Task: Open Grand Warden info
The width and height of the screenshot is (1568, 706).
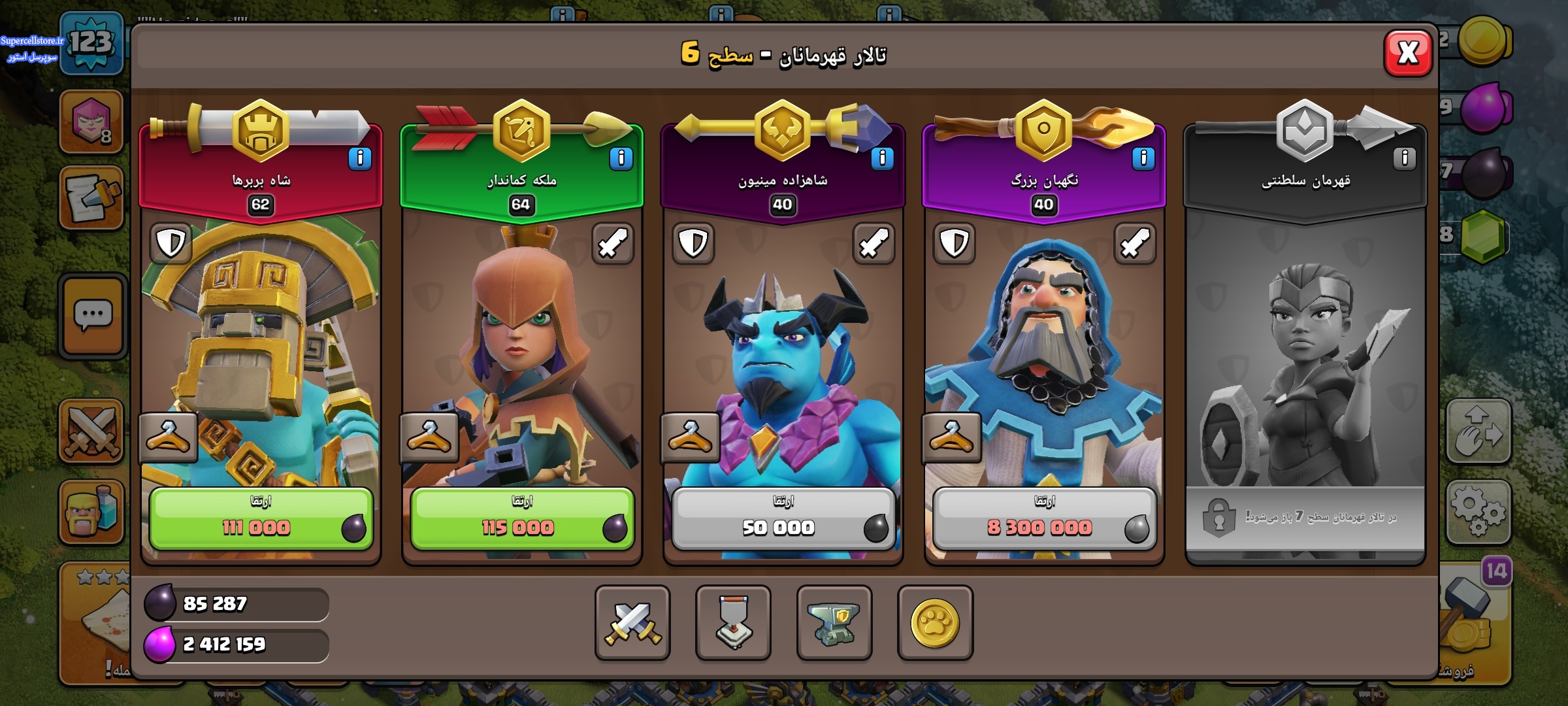Action: (1143, 158)
